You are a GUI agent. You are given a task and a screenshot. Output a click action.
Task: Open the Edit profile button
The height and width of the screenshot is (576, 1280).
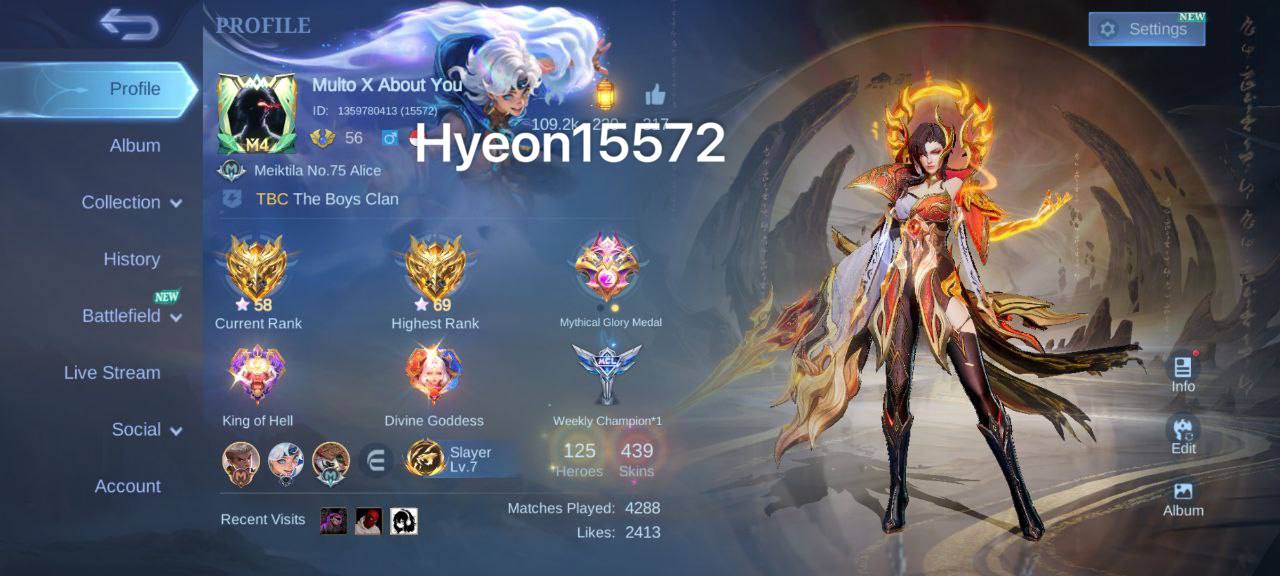1183,435
